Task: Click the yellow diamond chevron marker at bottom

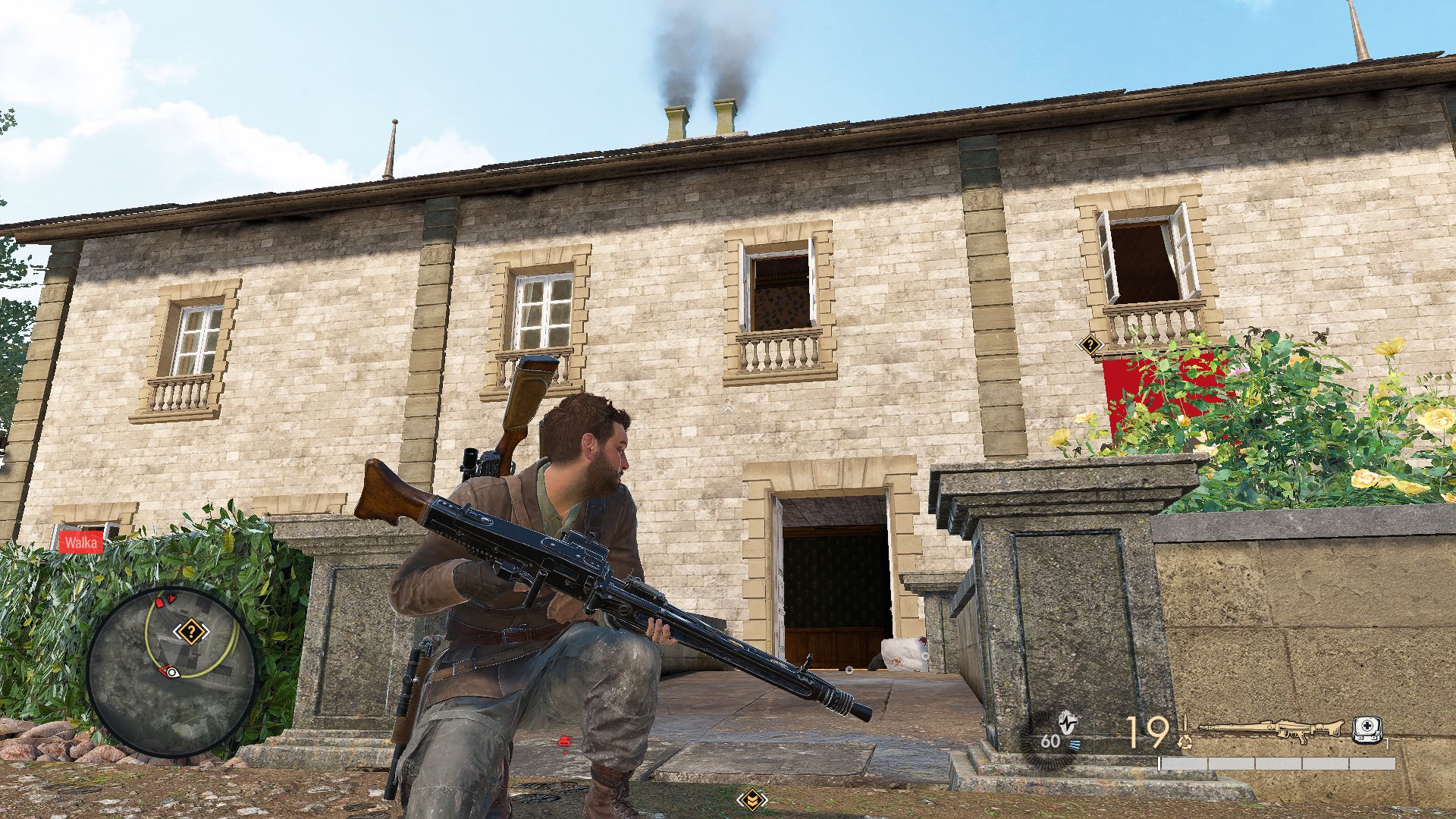Action: point(752,799)
